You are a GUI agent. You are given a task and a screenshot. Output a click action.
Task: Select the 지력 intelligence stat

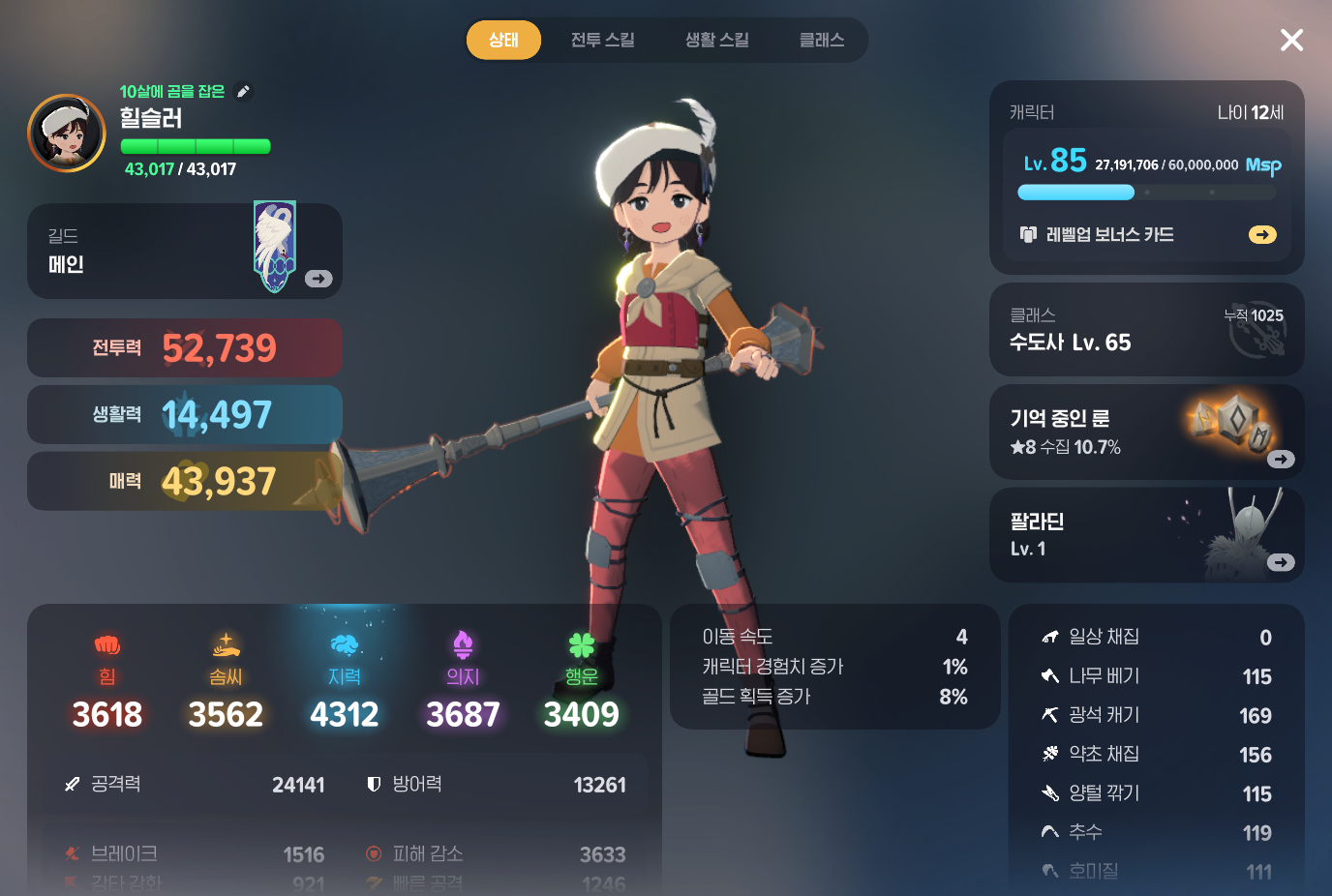click(x=345, y=682)
